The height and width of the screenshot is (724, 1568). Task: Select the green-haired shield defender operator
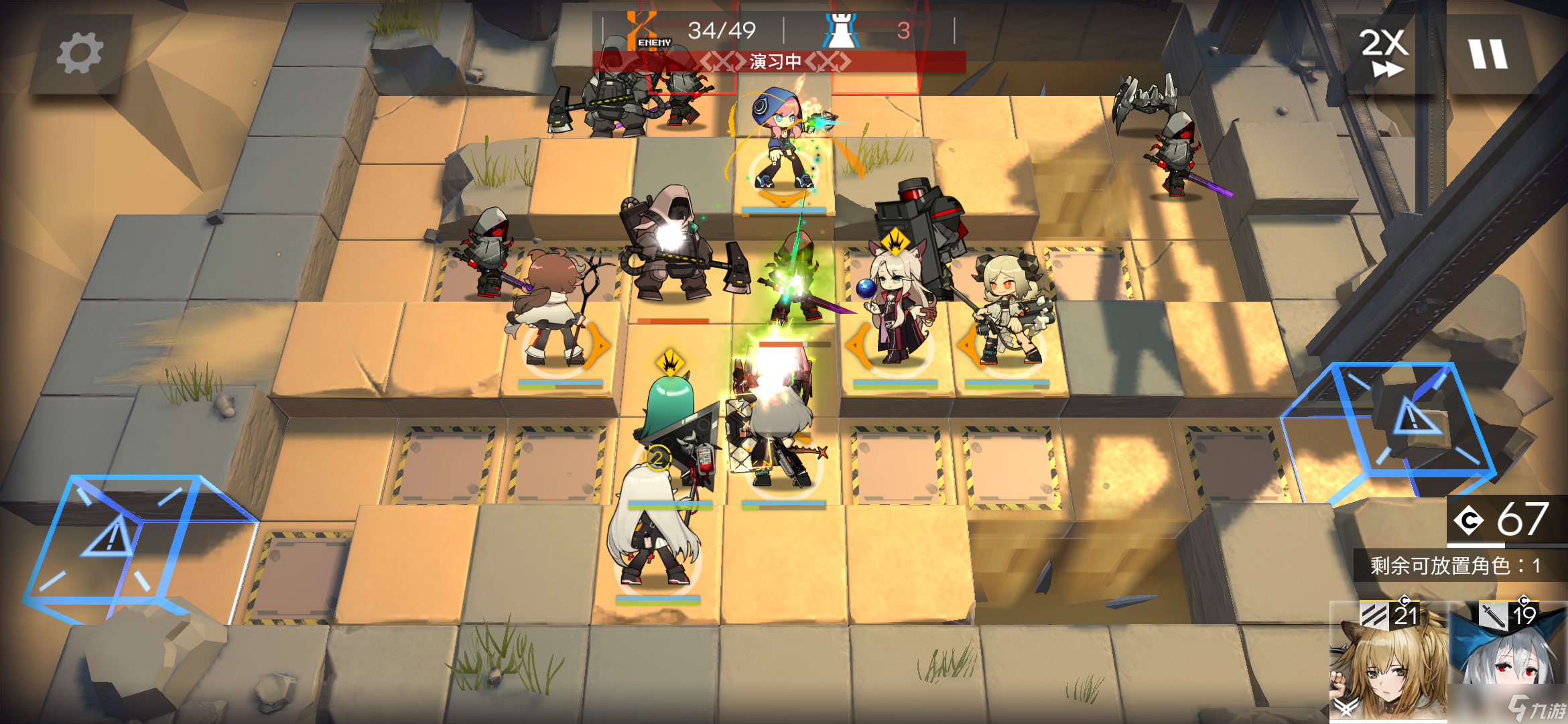670,429
